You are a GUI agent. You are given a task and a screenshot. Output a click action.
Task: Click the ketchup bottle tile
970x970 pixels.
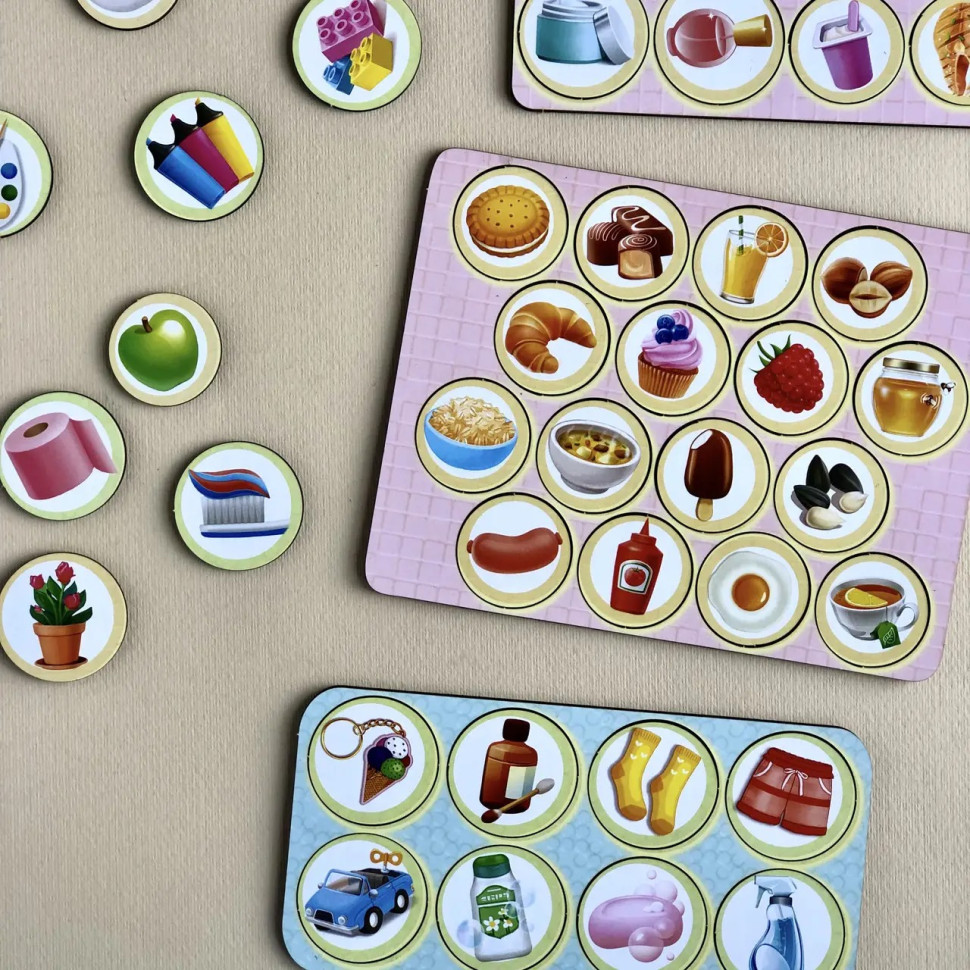click(635, 570)
